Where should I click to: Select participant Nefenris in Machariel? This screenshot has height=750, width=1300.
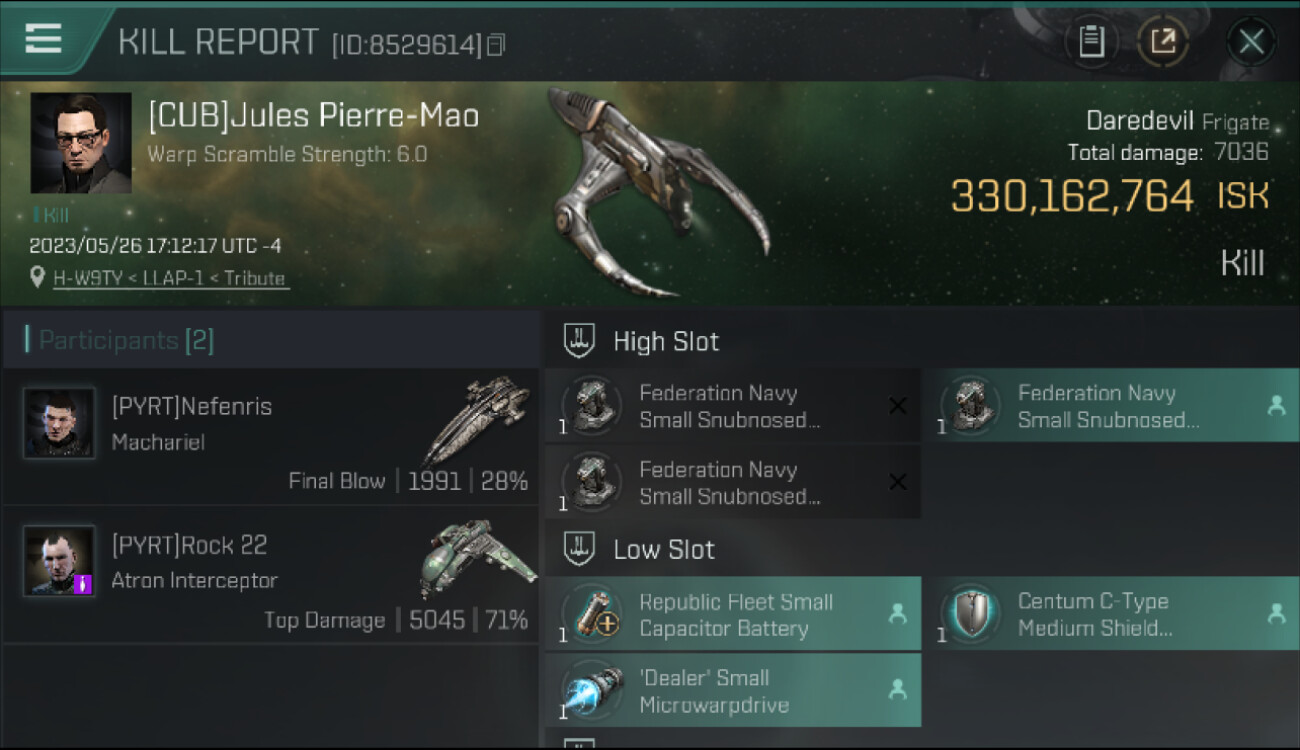(x=270, y=437)
